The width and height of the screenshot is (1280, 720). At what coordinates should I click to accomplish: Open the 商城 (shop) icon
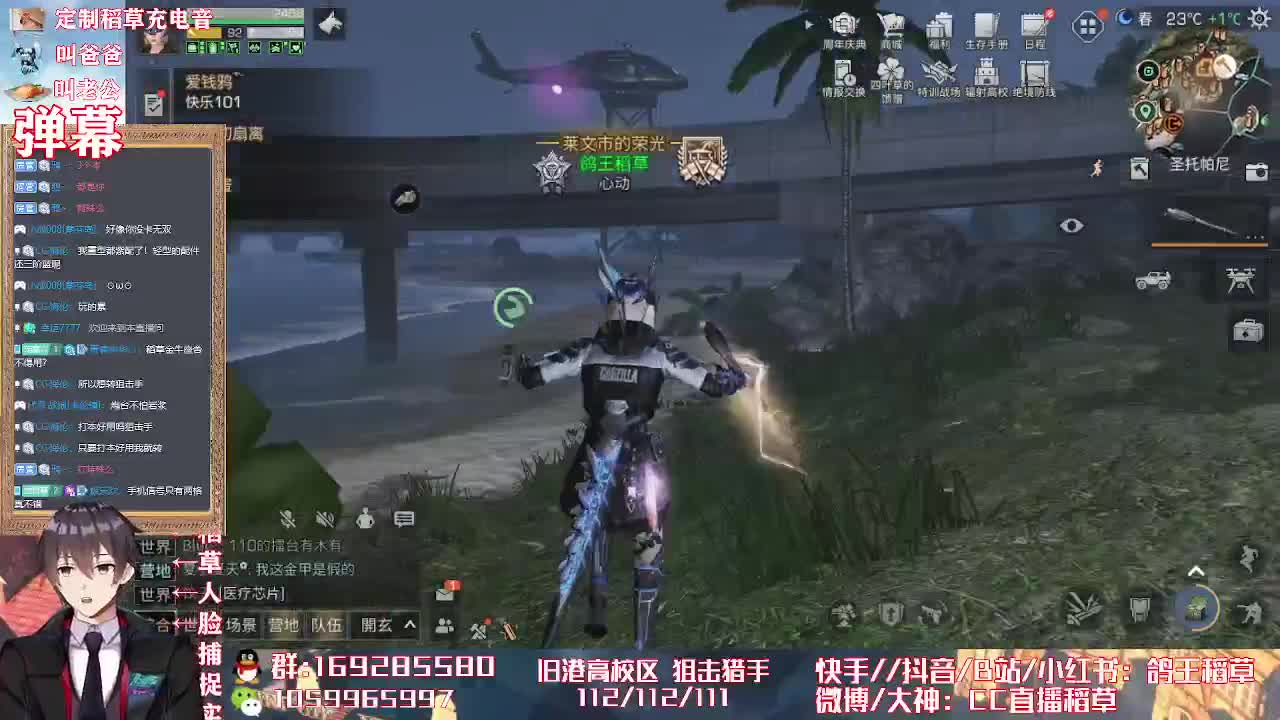(x=891, y=25)
